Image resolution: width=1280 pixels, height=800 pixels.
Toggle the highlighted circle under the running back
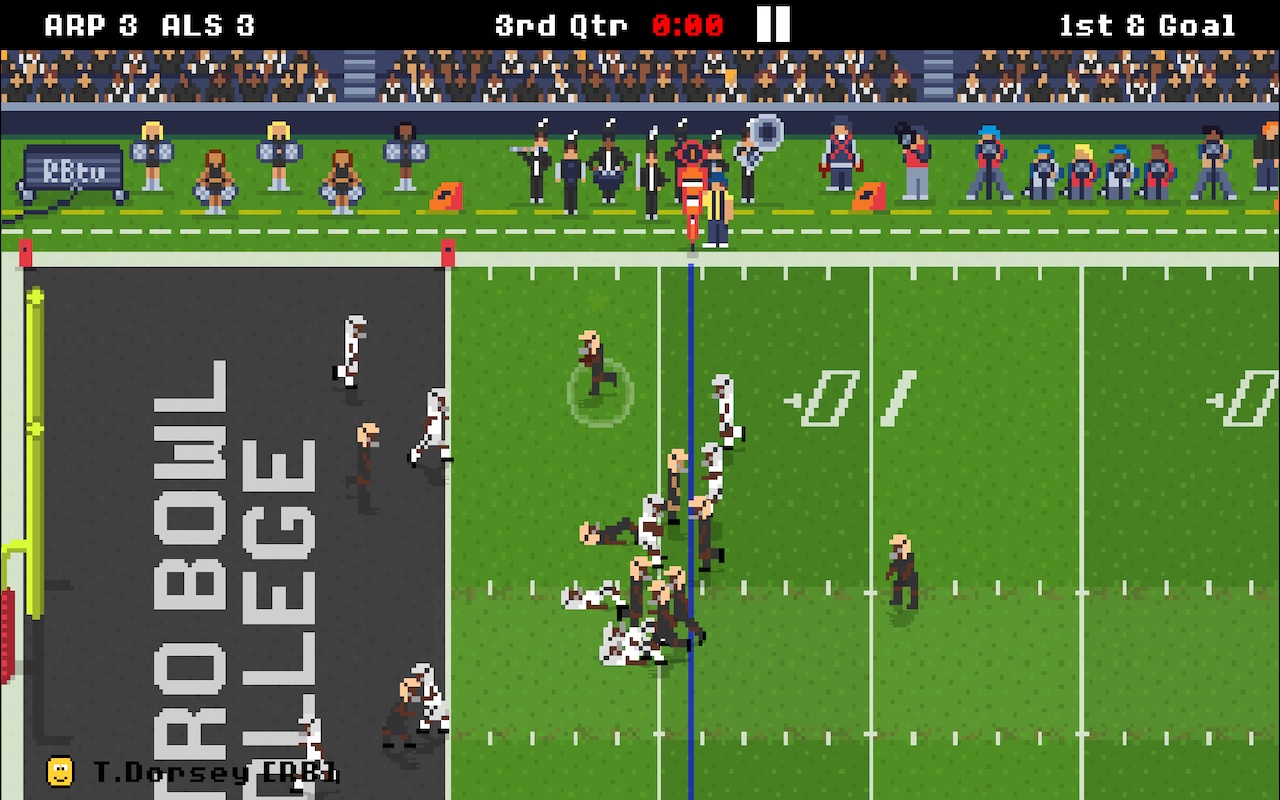[600, 395]
